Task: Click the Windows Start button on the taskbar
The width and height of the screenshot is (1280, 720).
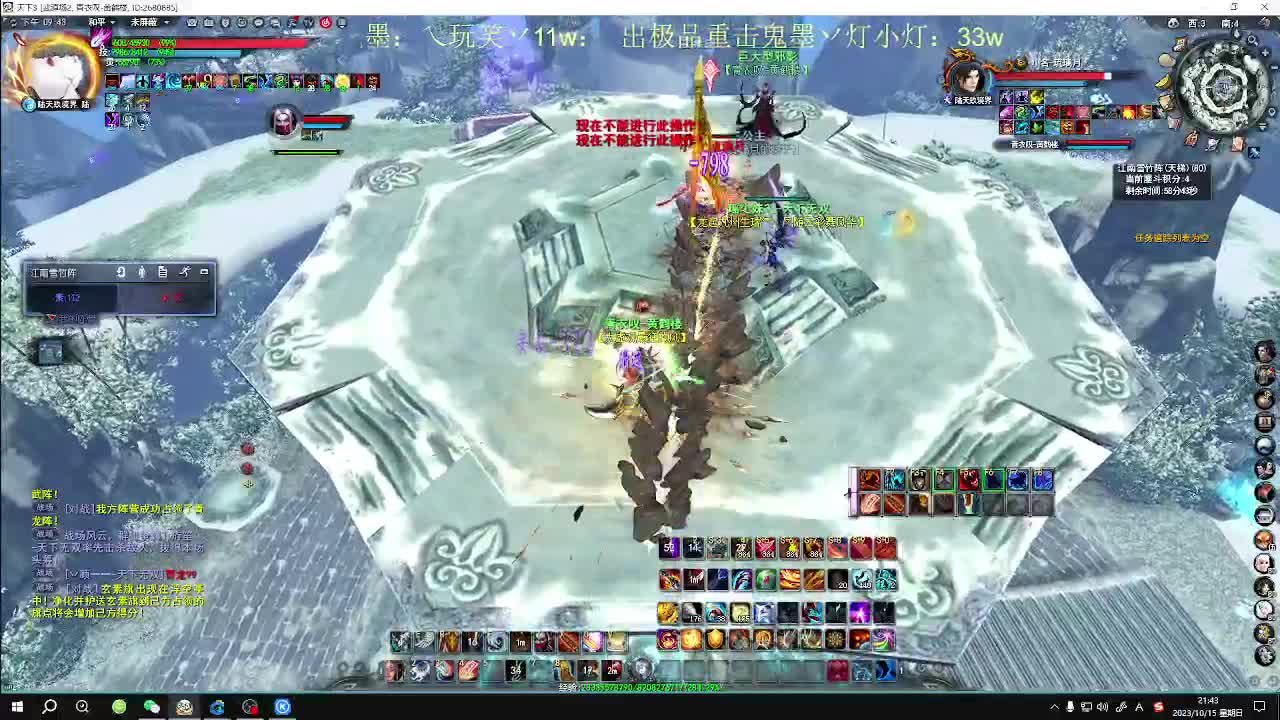Action: pyautogui.click(x=15, y=707)
